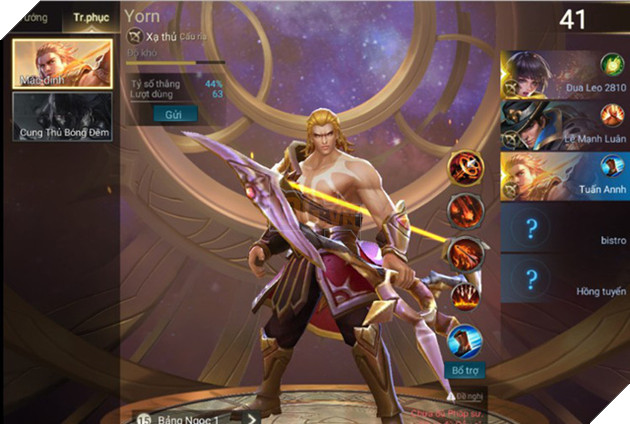
Task: Click the Gửi send button
Action: click(x=172, y=115)
